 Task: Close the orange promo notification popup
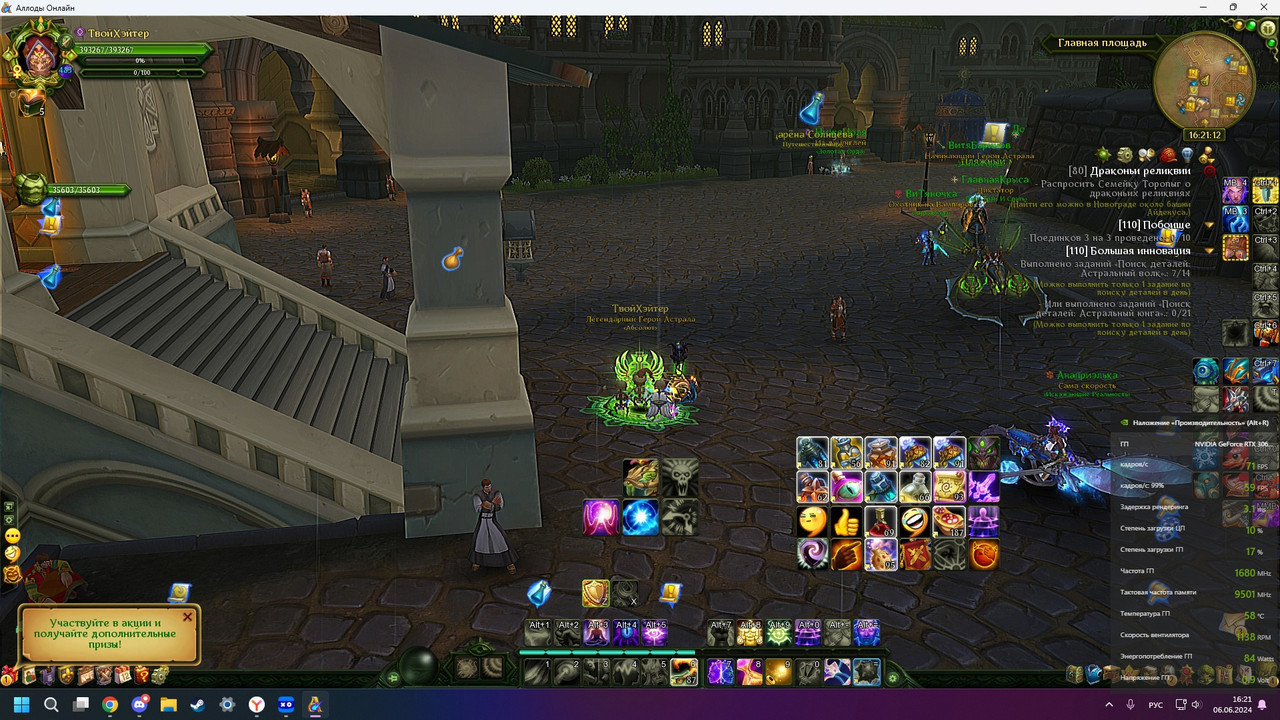click(x=187, y=617)
